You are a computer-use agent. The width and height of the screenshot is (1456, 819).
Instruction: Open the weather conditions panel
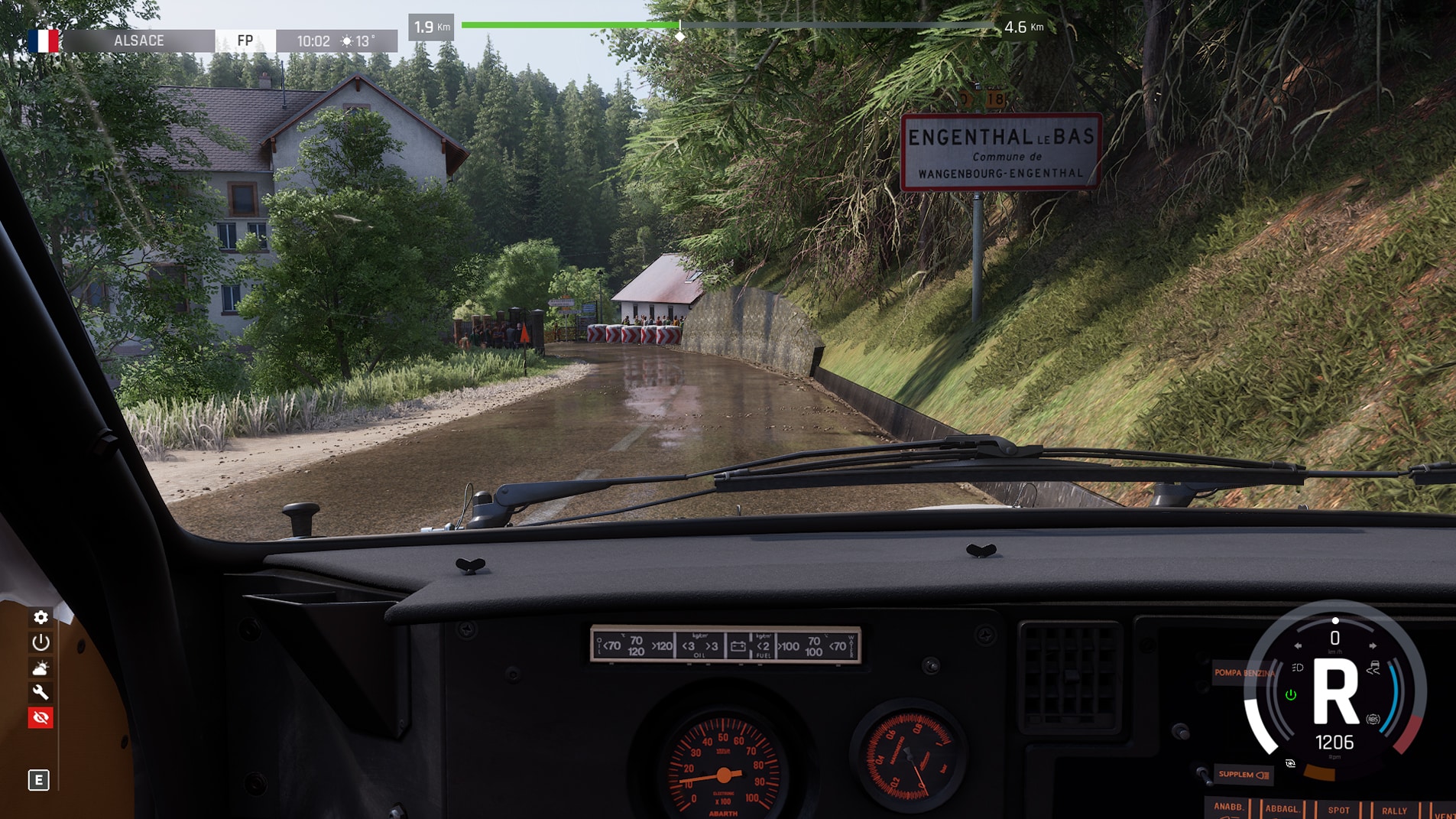click(41, 668)
